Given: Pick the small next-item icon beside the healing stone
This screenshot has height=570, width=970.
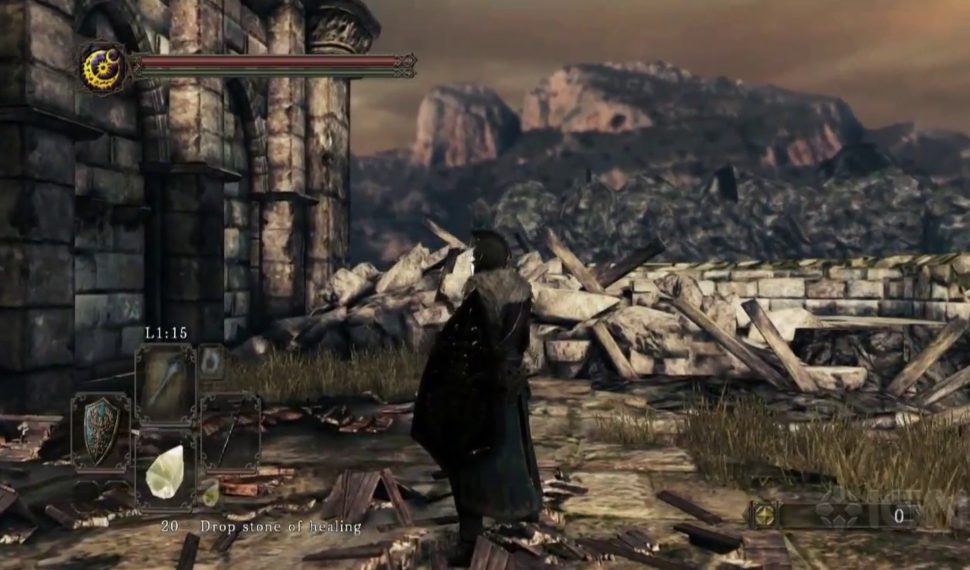Looking at the screenshot, I should tap(210, 492).
